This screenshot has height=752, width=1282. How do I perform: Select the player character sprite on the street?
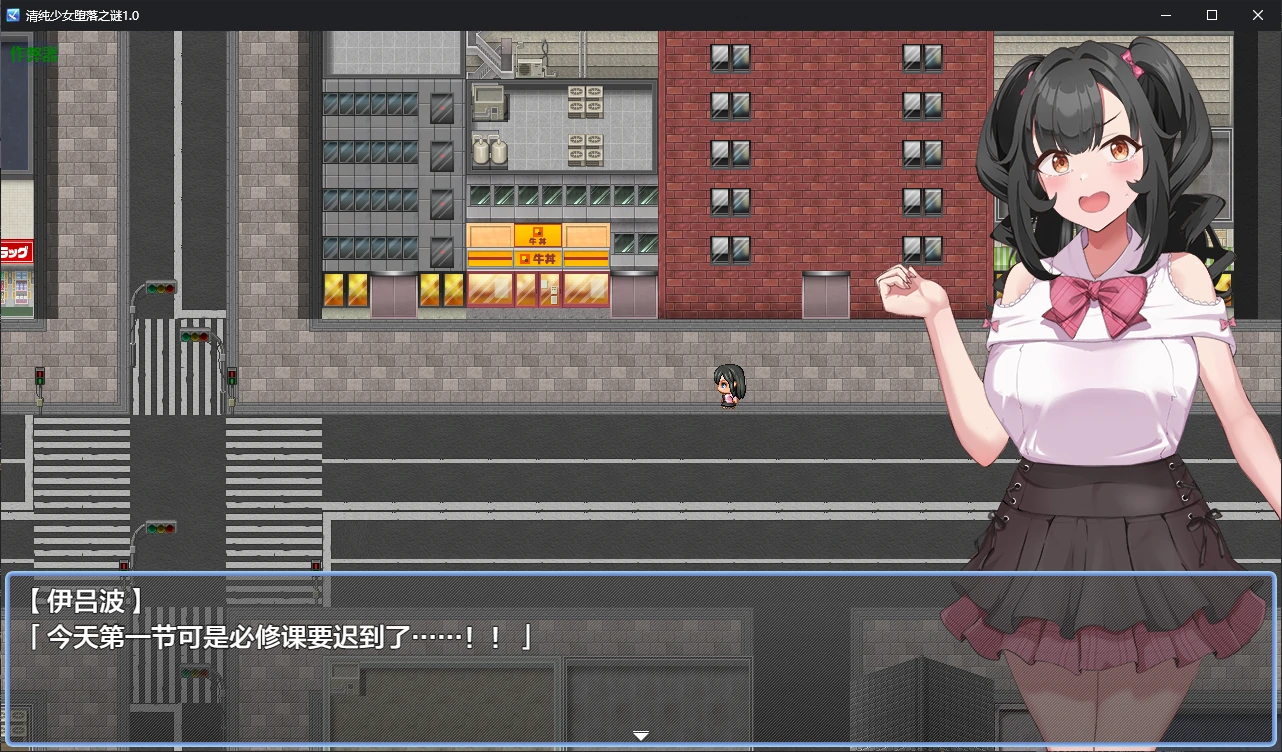click(x=728, y=387)
